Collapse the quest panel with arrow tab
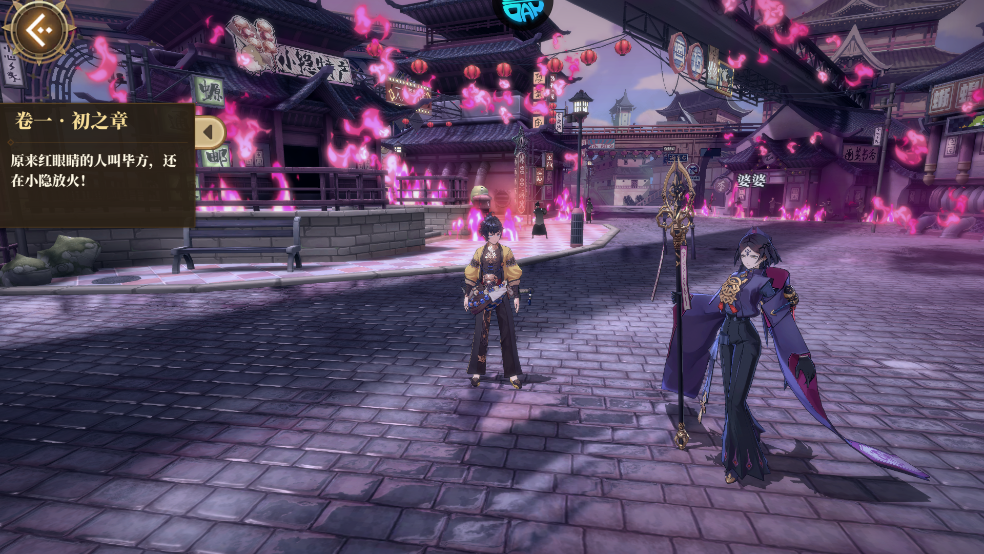This screenshot has height=554, width=984. click(x=210, y=132)
